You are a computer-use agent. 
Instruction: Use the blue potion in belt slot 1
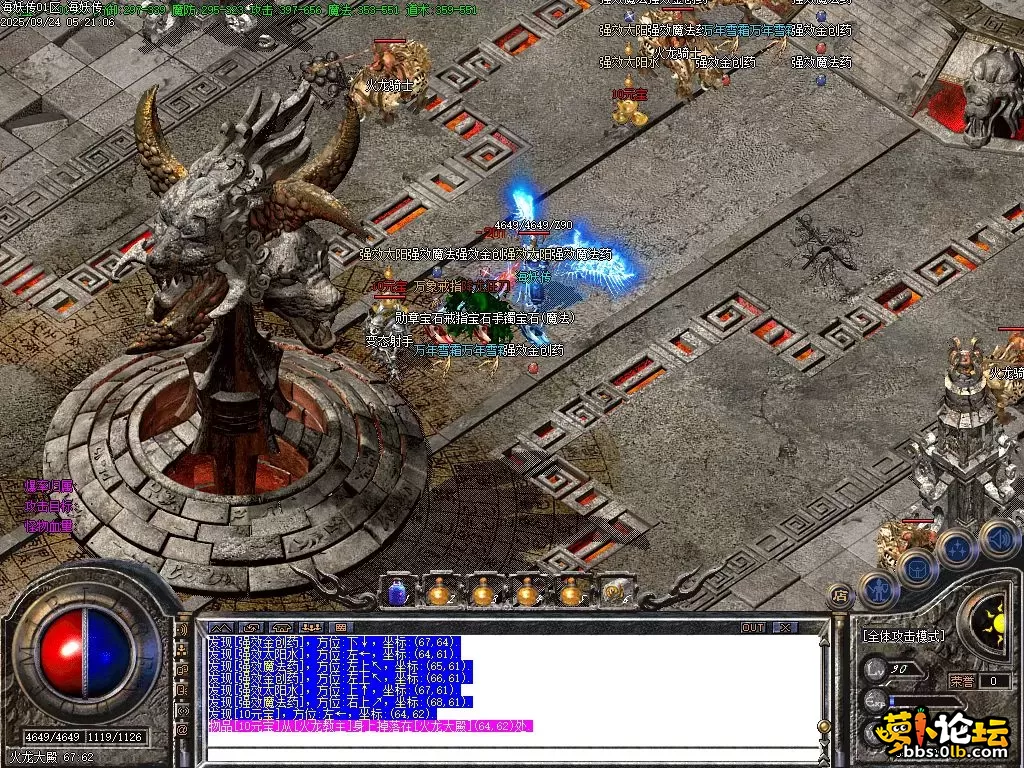397,592
